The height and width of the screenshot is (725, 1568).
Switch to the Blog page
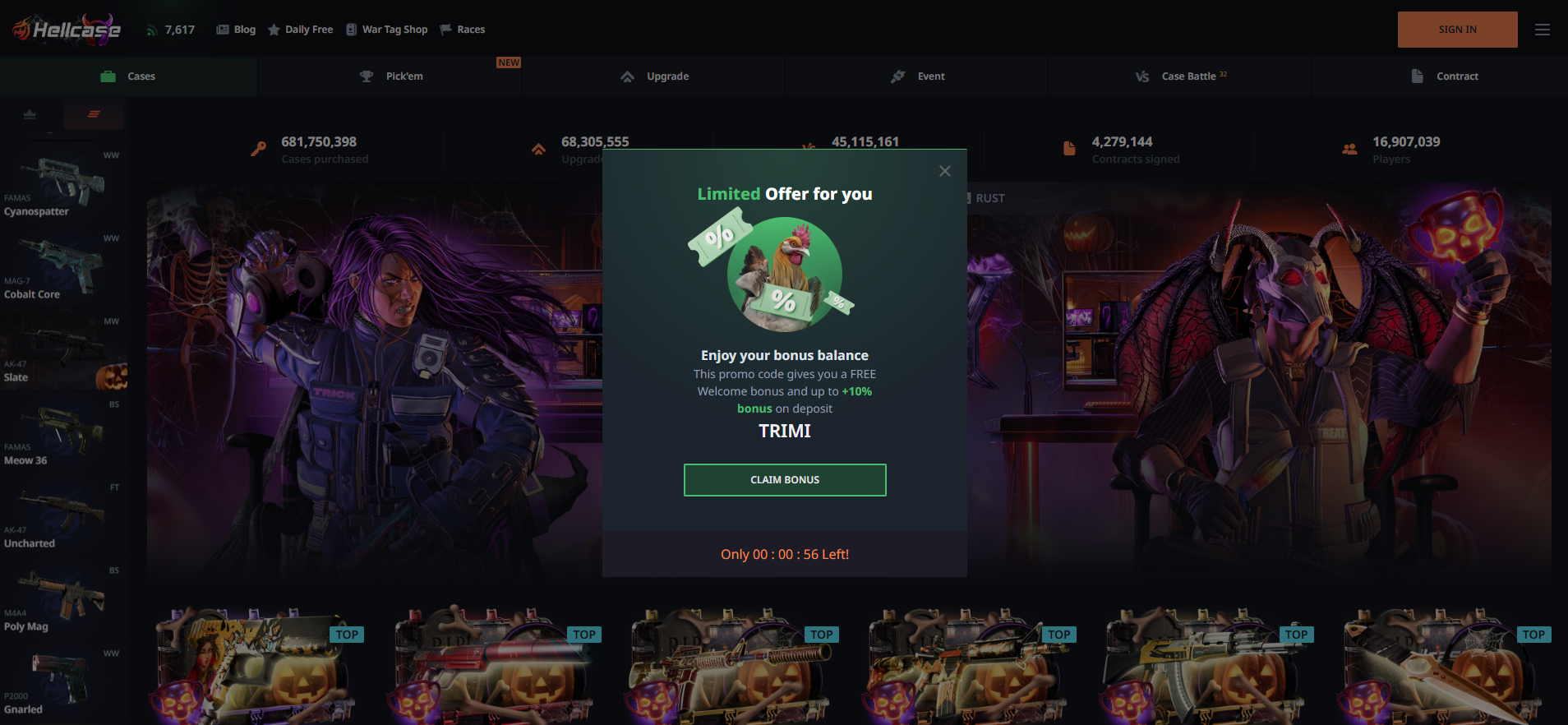236,29
